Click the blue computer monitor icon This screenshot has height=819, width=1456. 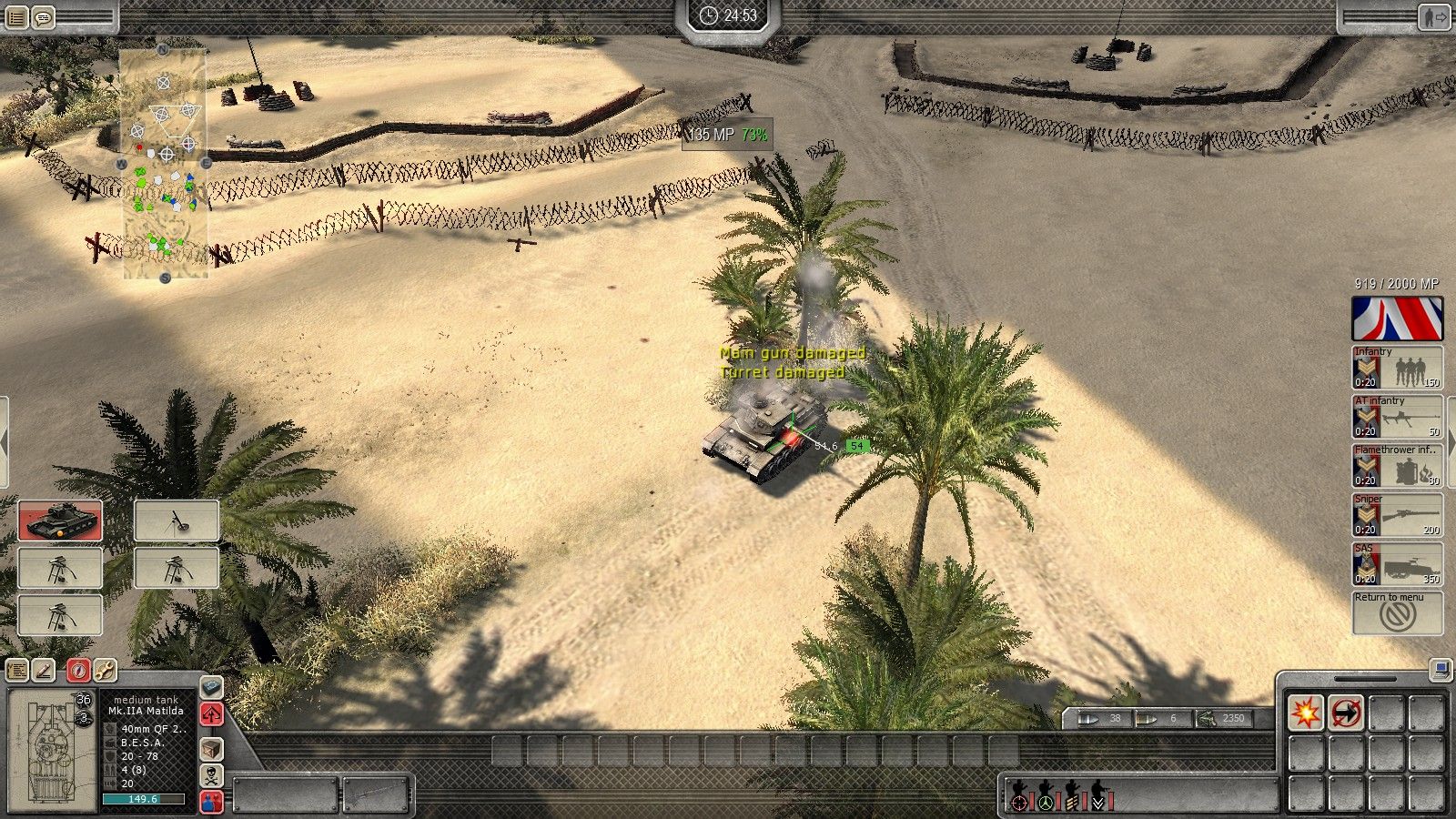point(1440,671)
